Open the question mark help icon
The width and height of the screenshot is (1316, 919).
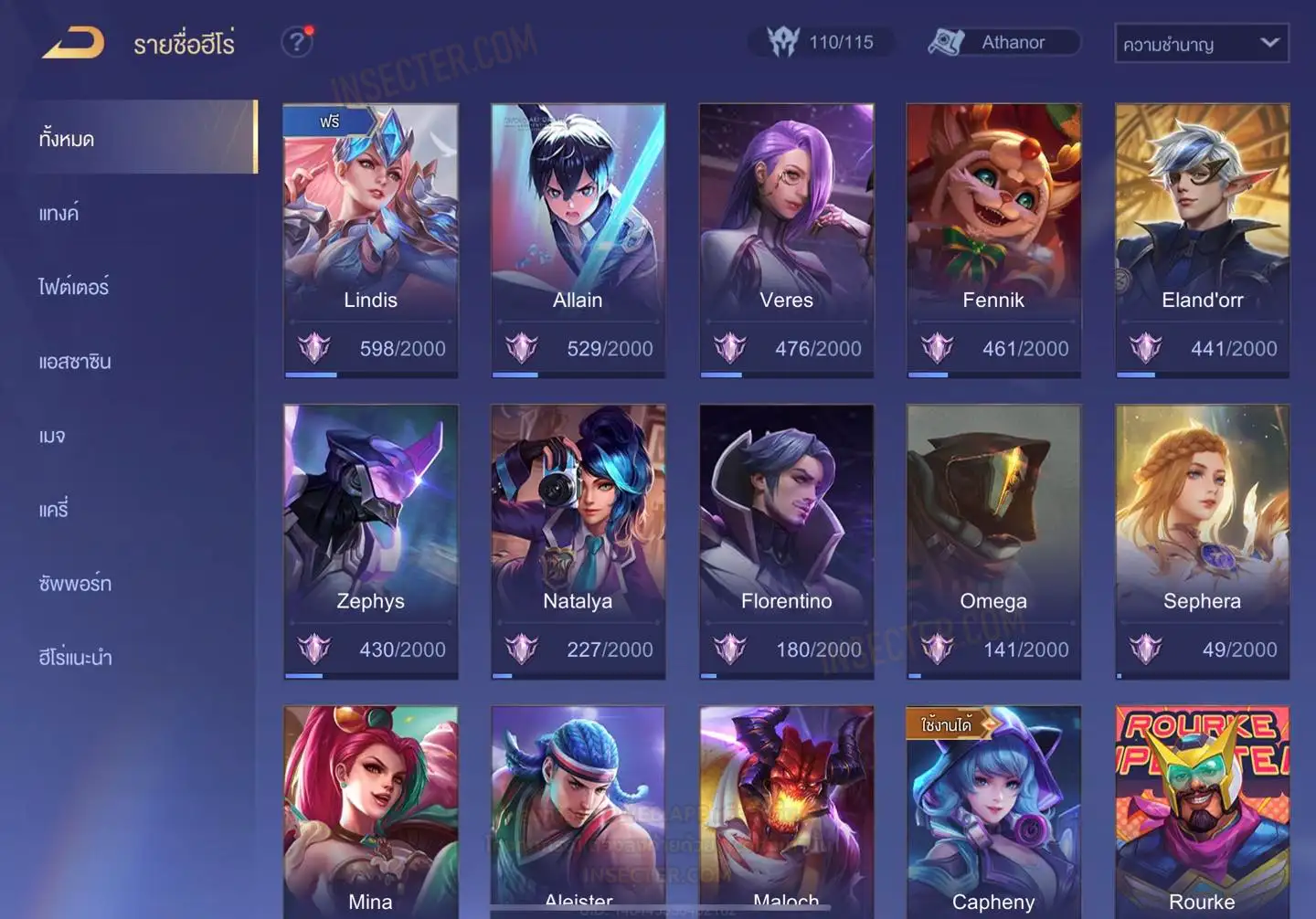coord(296,42)
